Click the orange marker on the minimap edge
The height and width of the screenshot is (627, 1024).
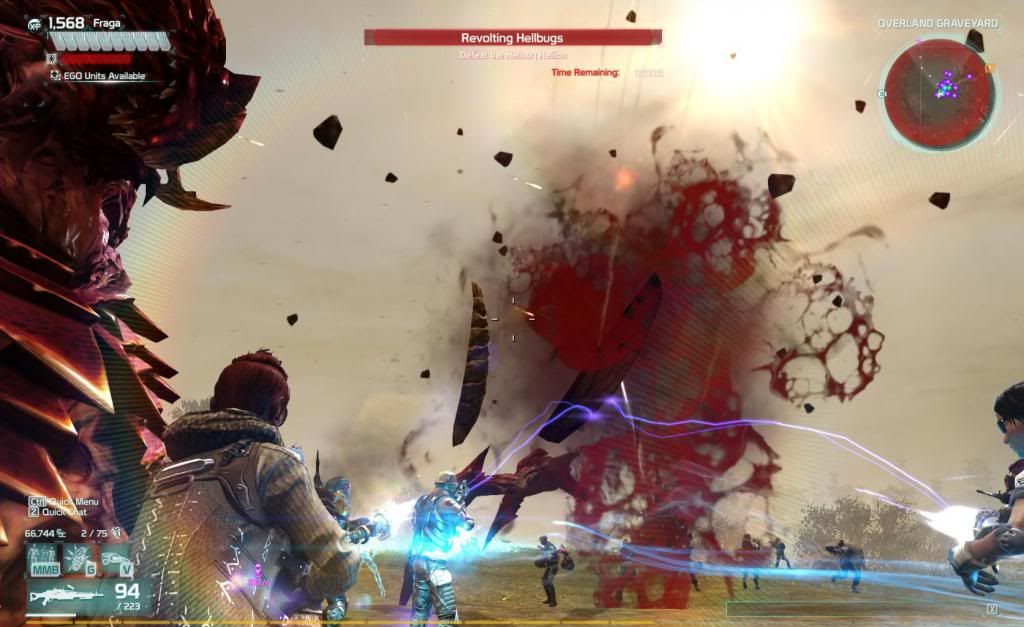point(990,68)
